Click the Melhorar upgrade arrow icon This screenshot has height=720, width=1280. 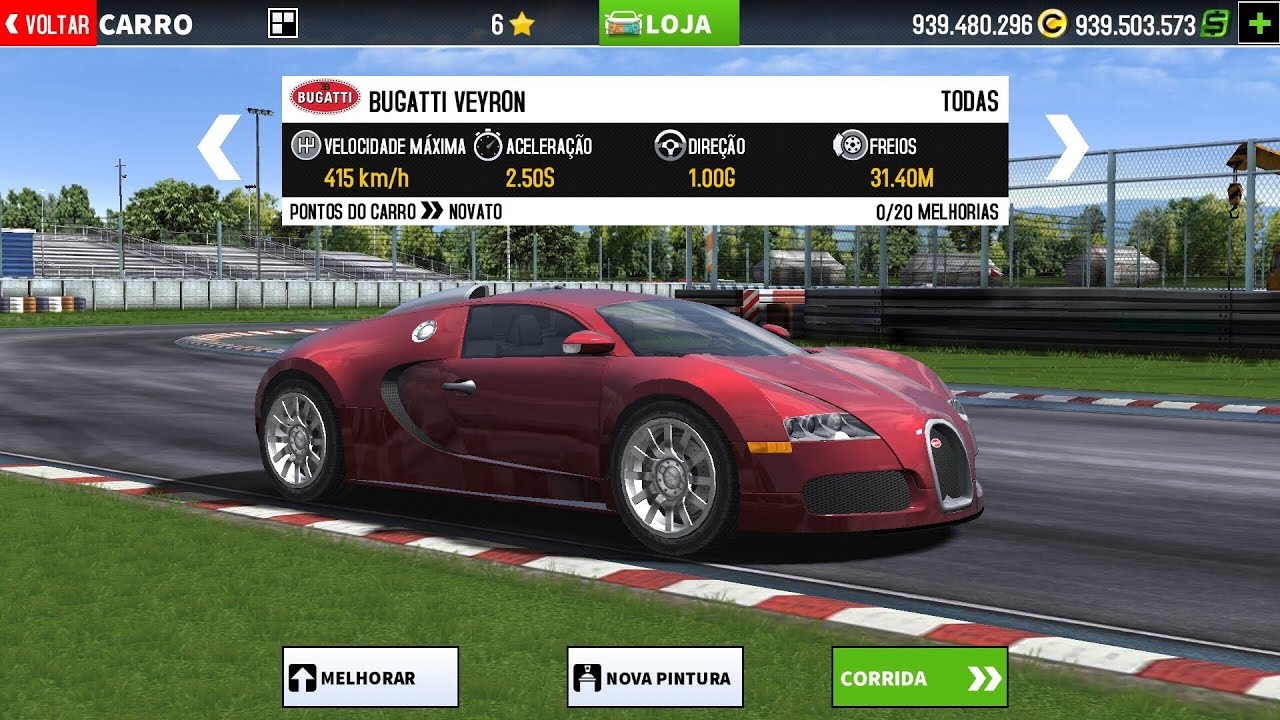point(303,675)
